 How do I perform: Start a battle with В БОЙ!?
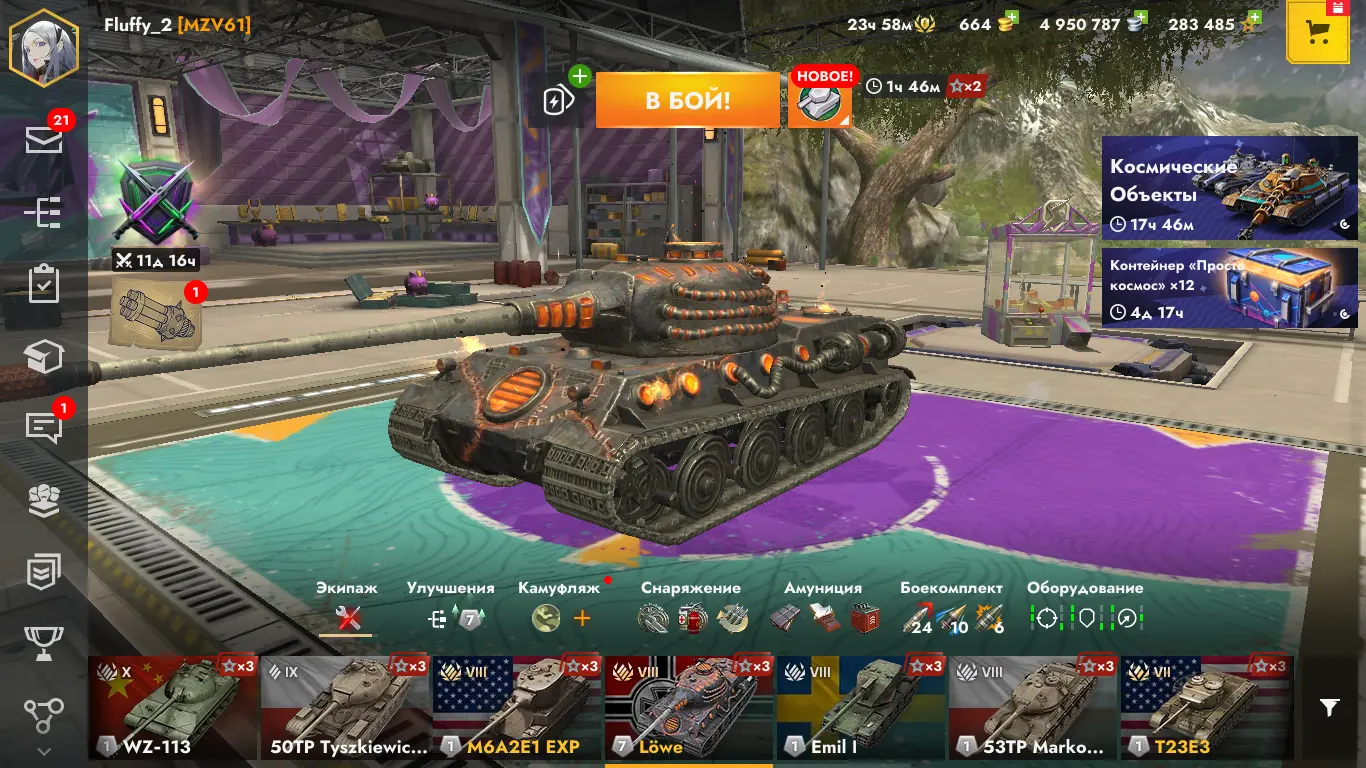point(687,100)
